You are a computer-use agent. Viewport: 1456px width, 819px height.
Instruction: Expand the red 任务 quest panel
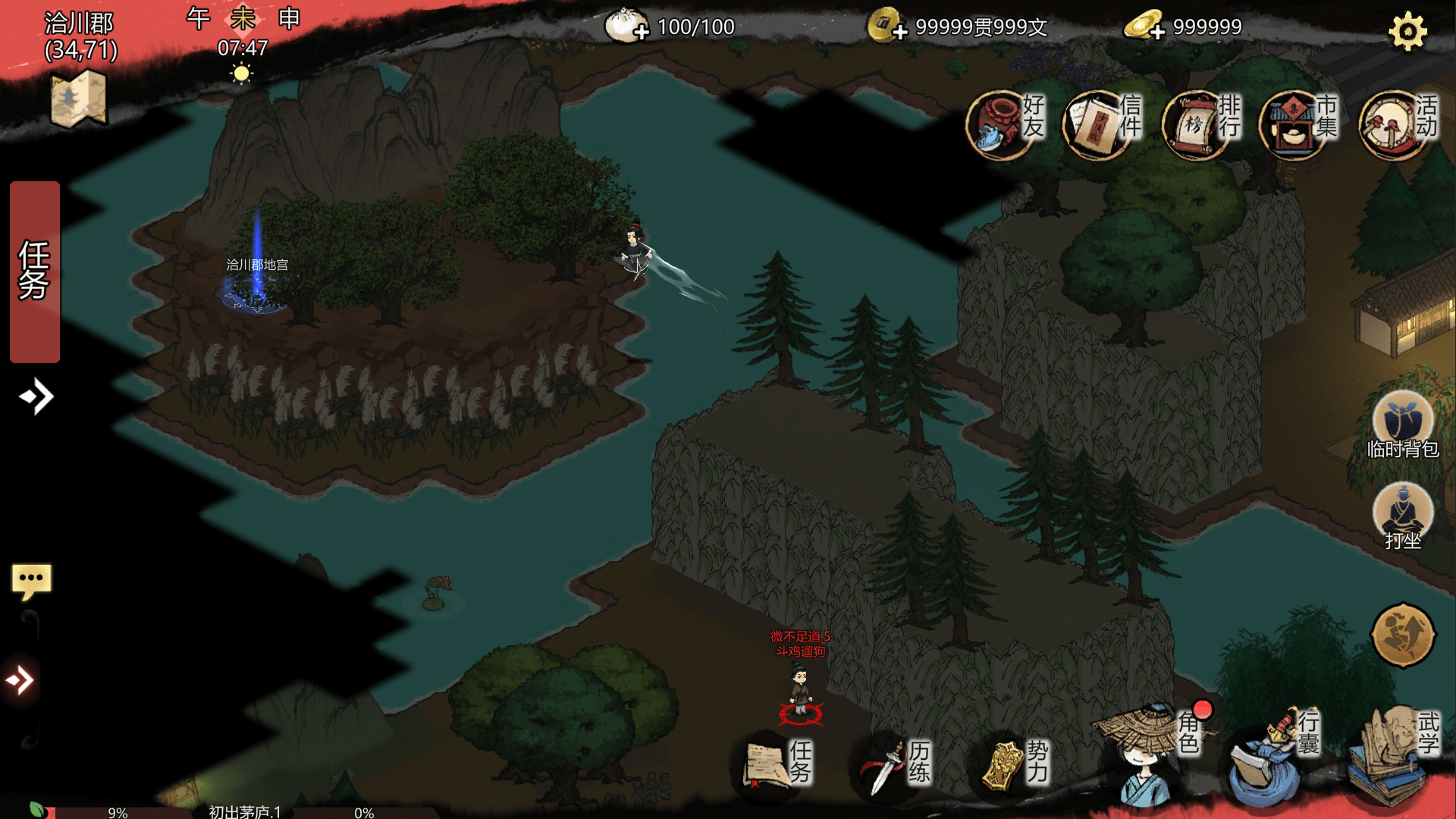point(35,271)
